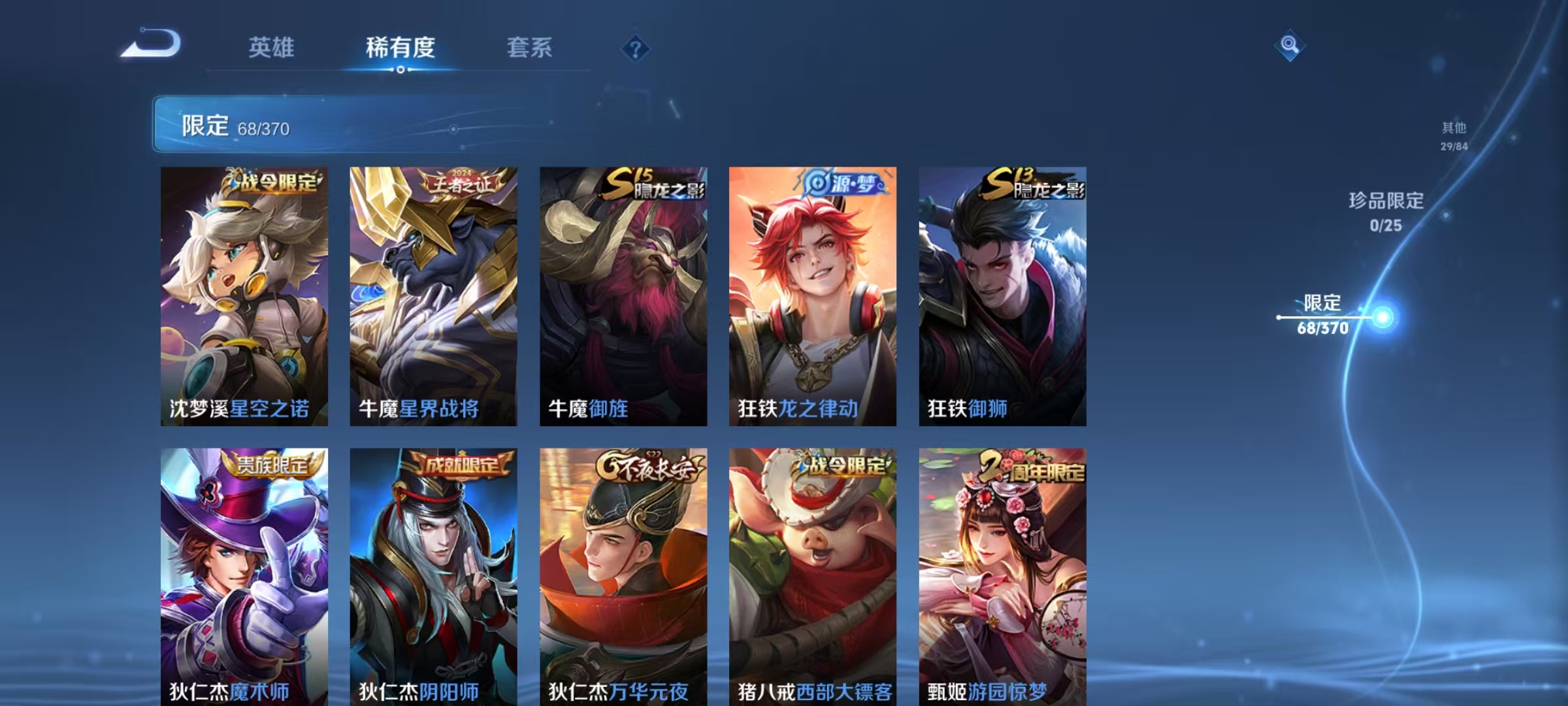Switch to the 套系 tab
Image resolution: width=1568 pixels, height=706 pixels.
point(530,47)
